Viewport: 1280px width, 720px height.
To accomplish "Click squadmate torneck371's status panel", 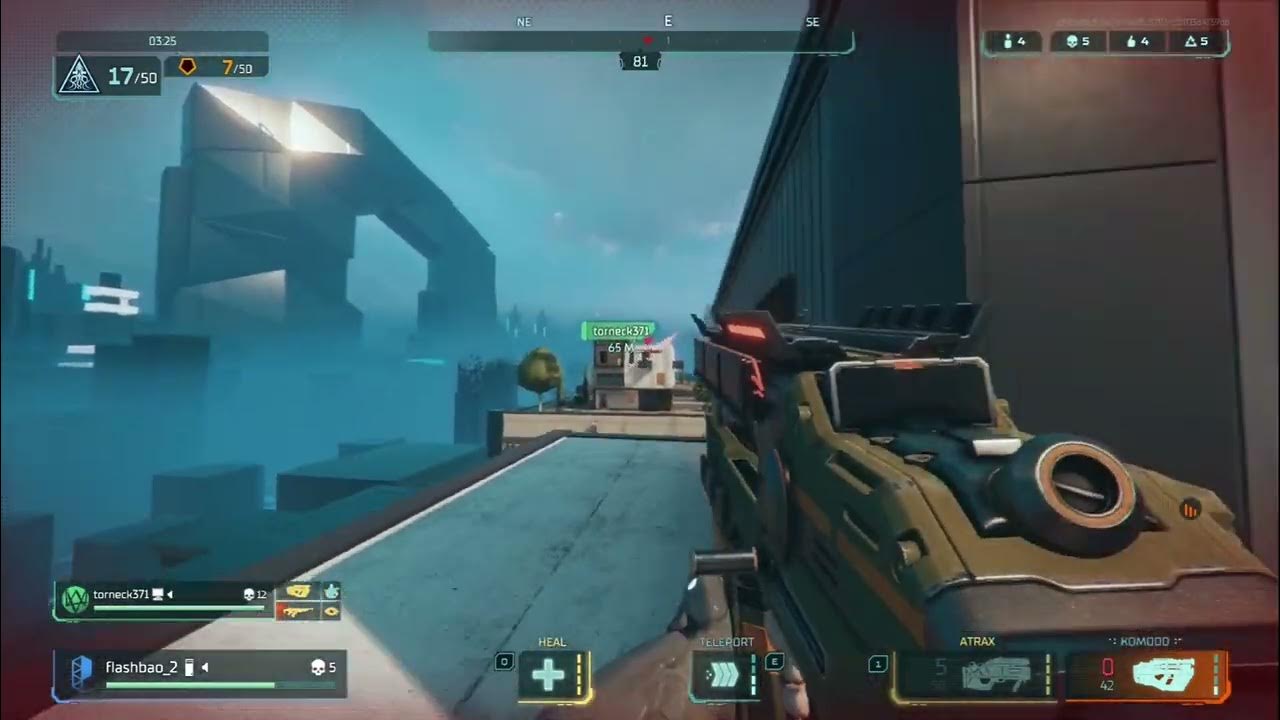I will (163, 600).
